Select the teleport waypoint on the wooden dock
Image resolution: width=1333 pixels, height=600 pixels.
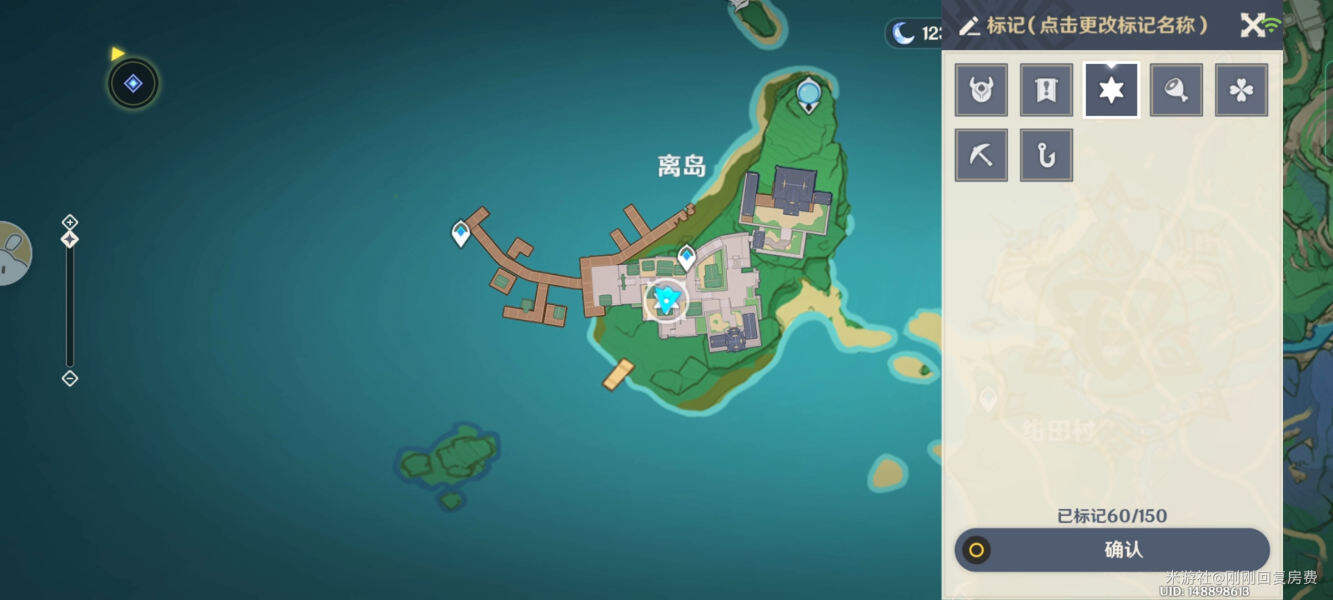pyautogui.click(x=460, y=233)
